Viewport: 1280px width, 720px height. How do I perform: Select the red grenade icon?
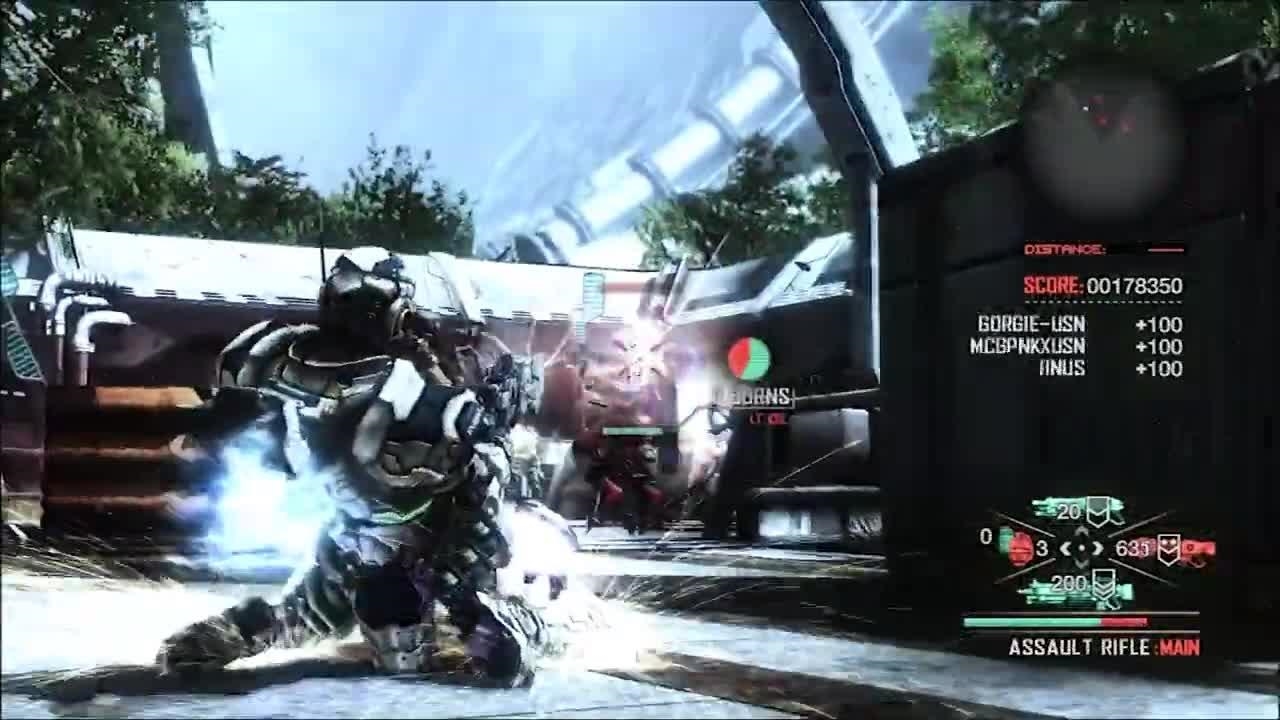coord(1020,548)
